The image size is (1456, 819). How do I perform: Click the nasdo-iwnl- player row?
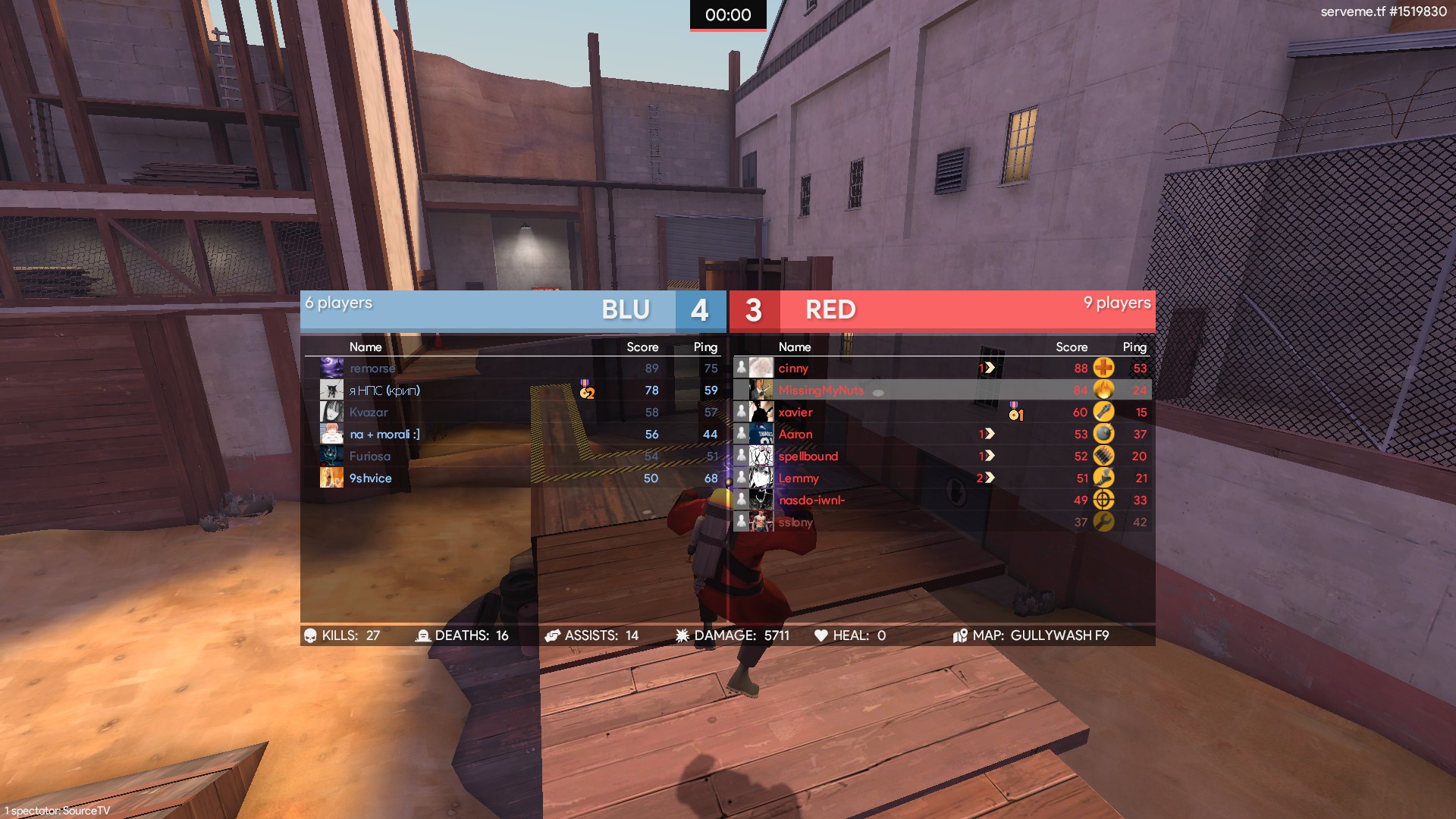[811, 500]
